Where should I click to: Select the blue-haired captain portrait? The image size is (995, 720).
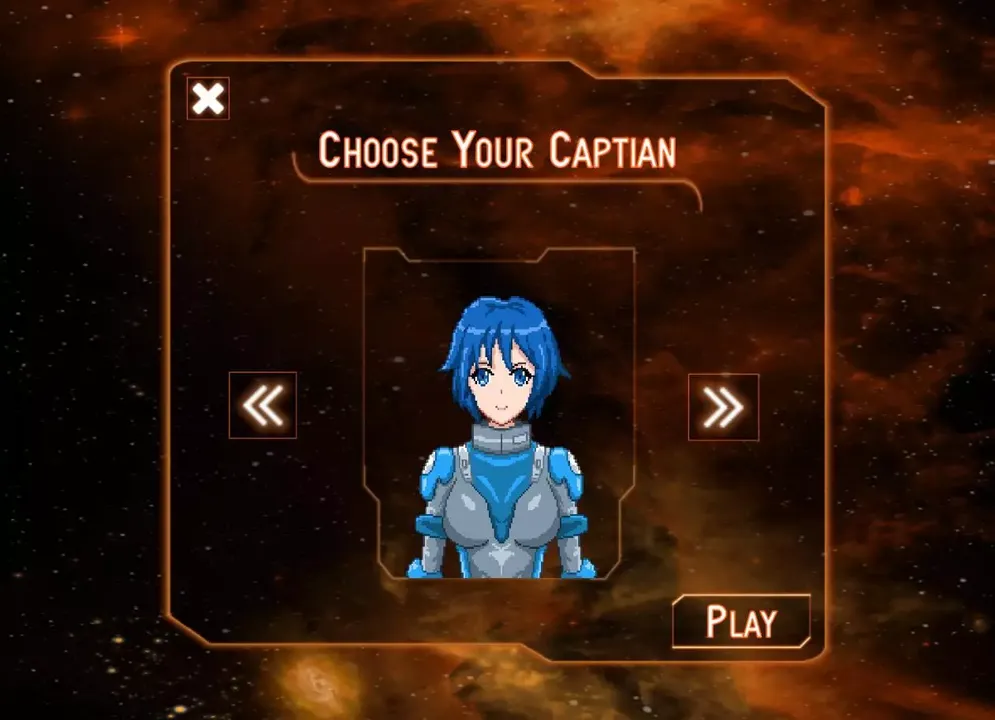click(500, 430)
